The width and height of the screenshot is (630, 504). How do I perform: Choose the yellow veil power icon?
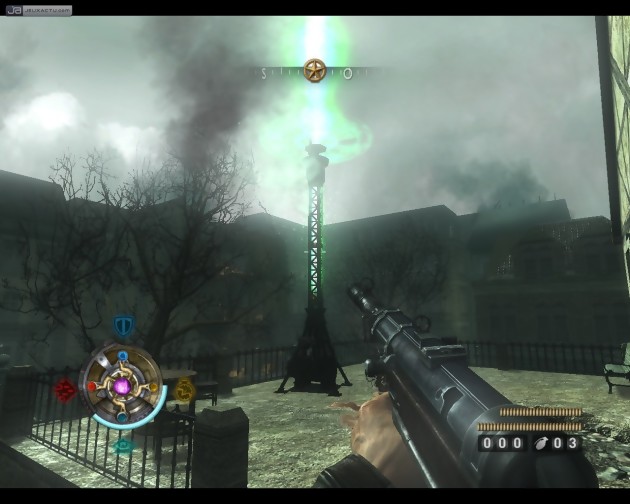tap(184, 391)
